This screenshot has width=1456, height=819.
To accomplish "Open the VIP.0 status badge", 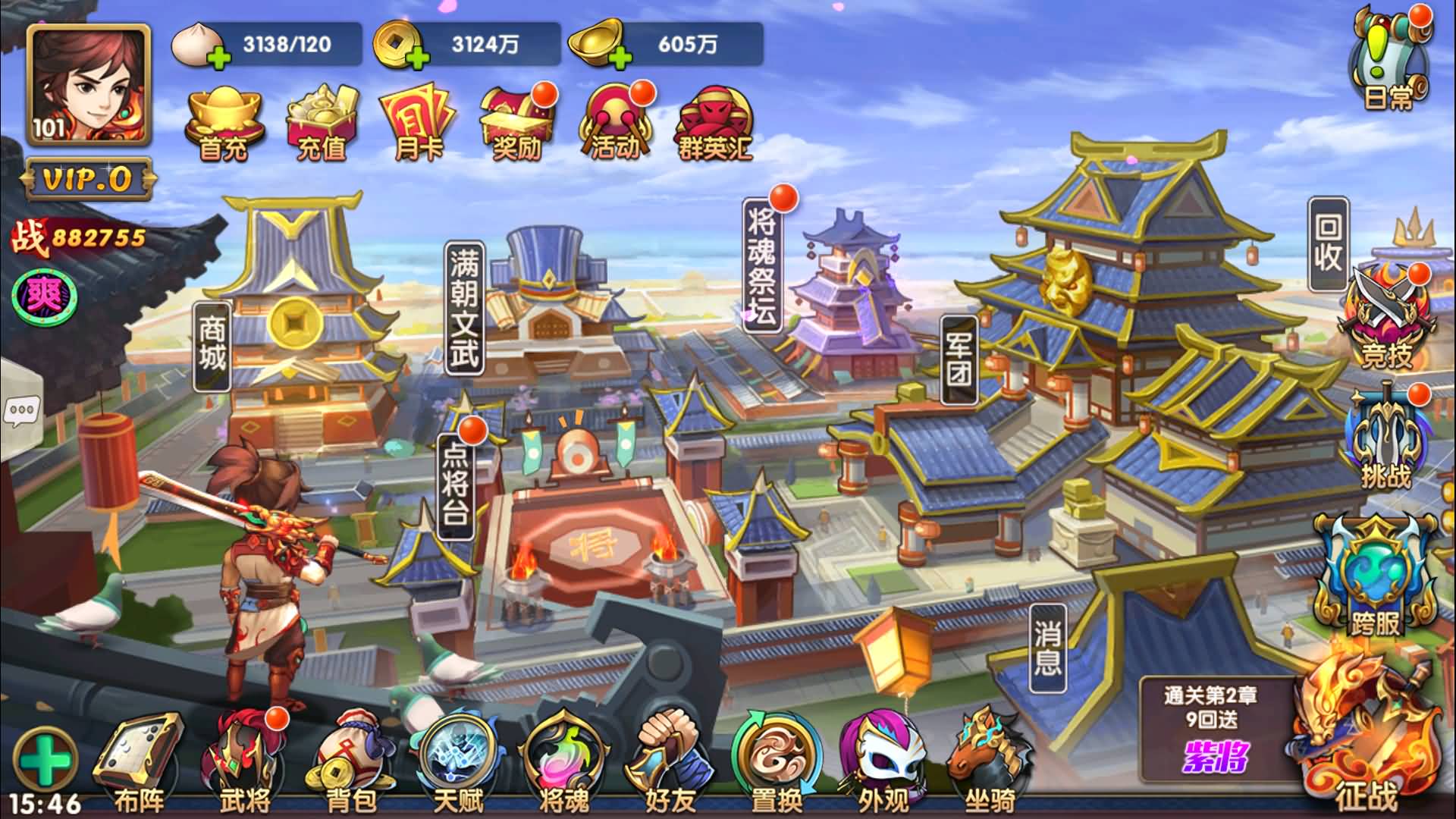I will point(88,179).
